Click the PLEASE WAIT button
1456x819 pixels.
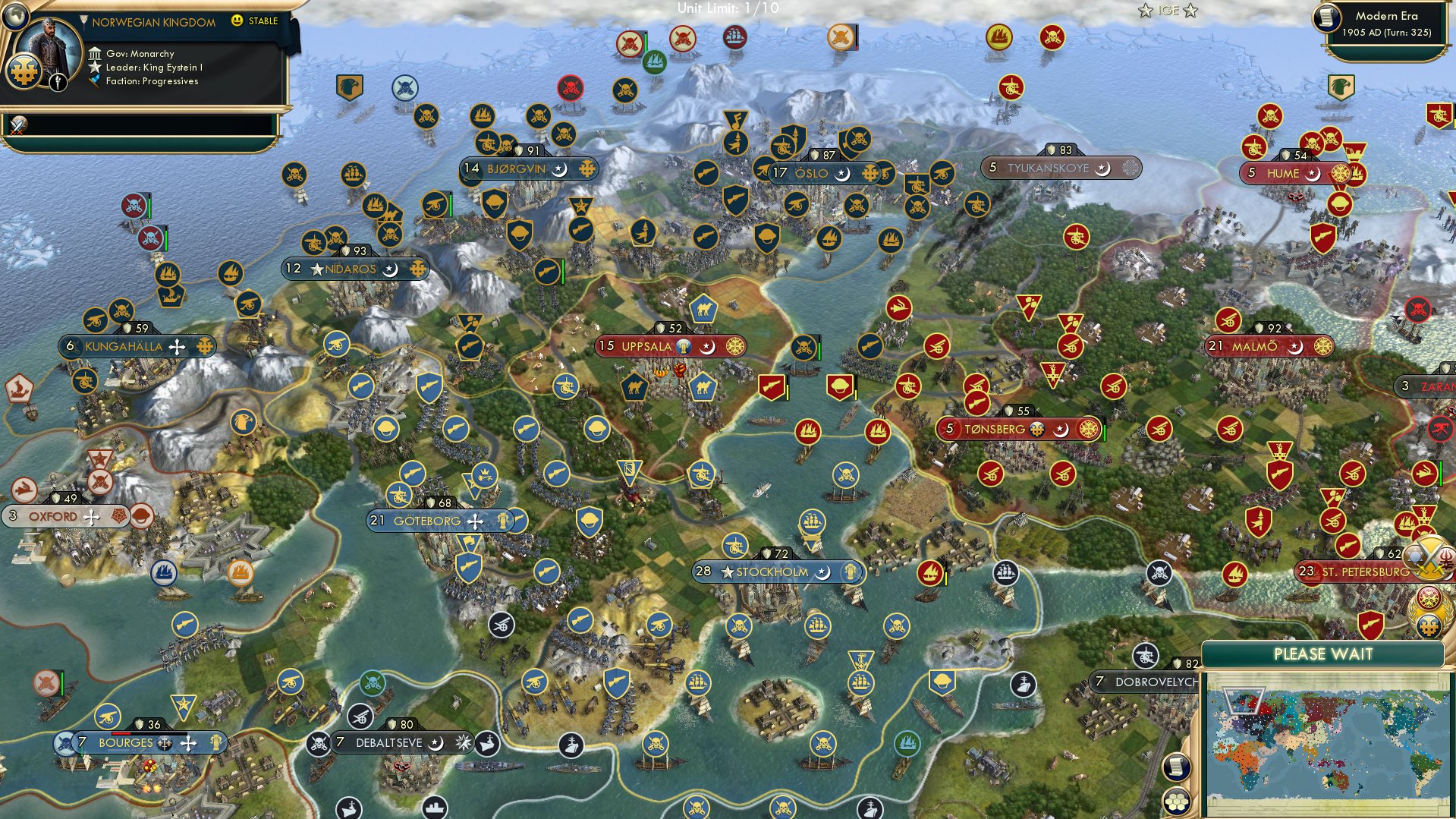point(1322,653)
